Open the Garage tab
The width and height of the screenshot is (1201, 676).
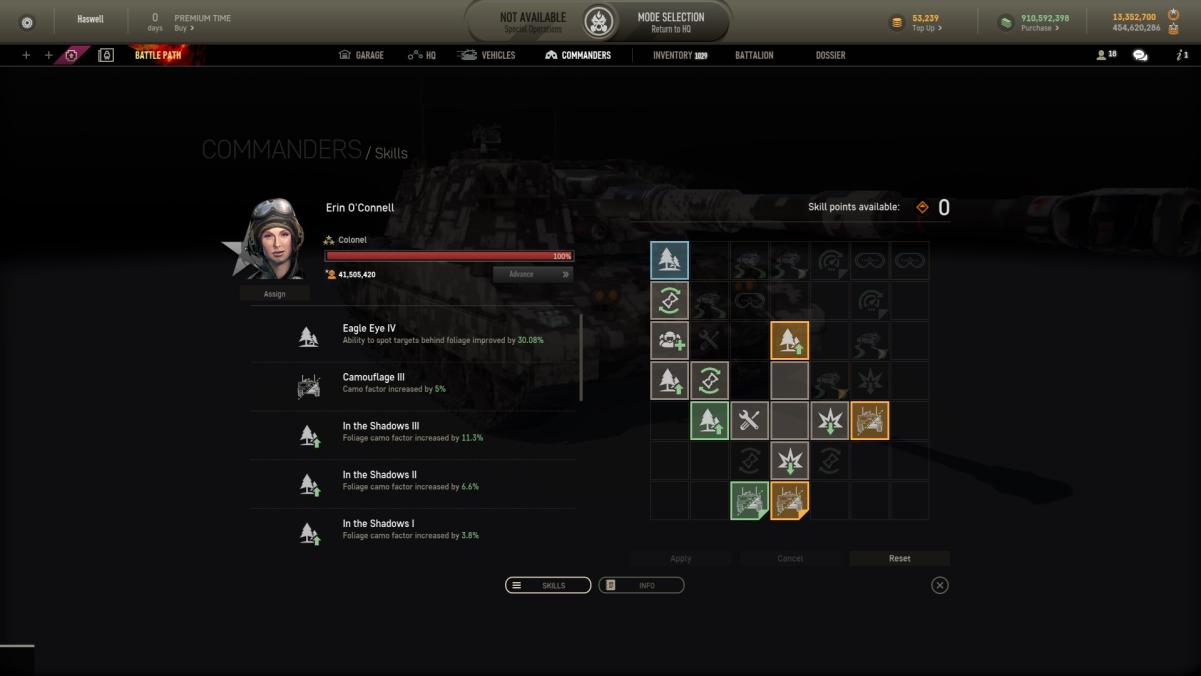(361, 55)
